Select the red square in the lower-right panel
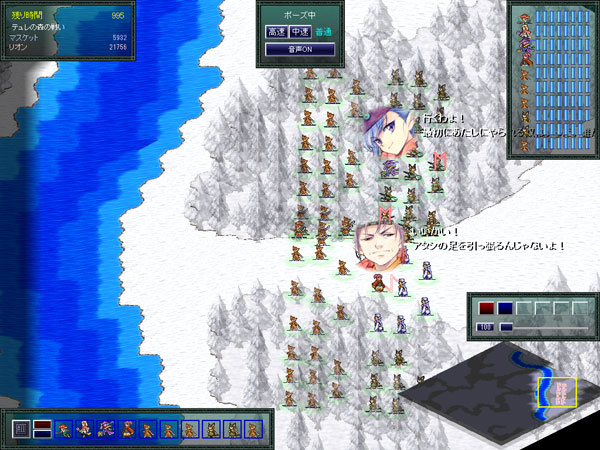 tap(486, 309)
